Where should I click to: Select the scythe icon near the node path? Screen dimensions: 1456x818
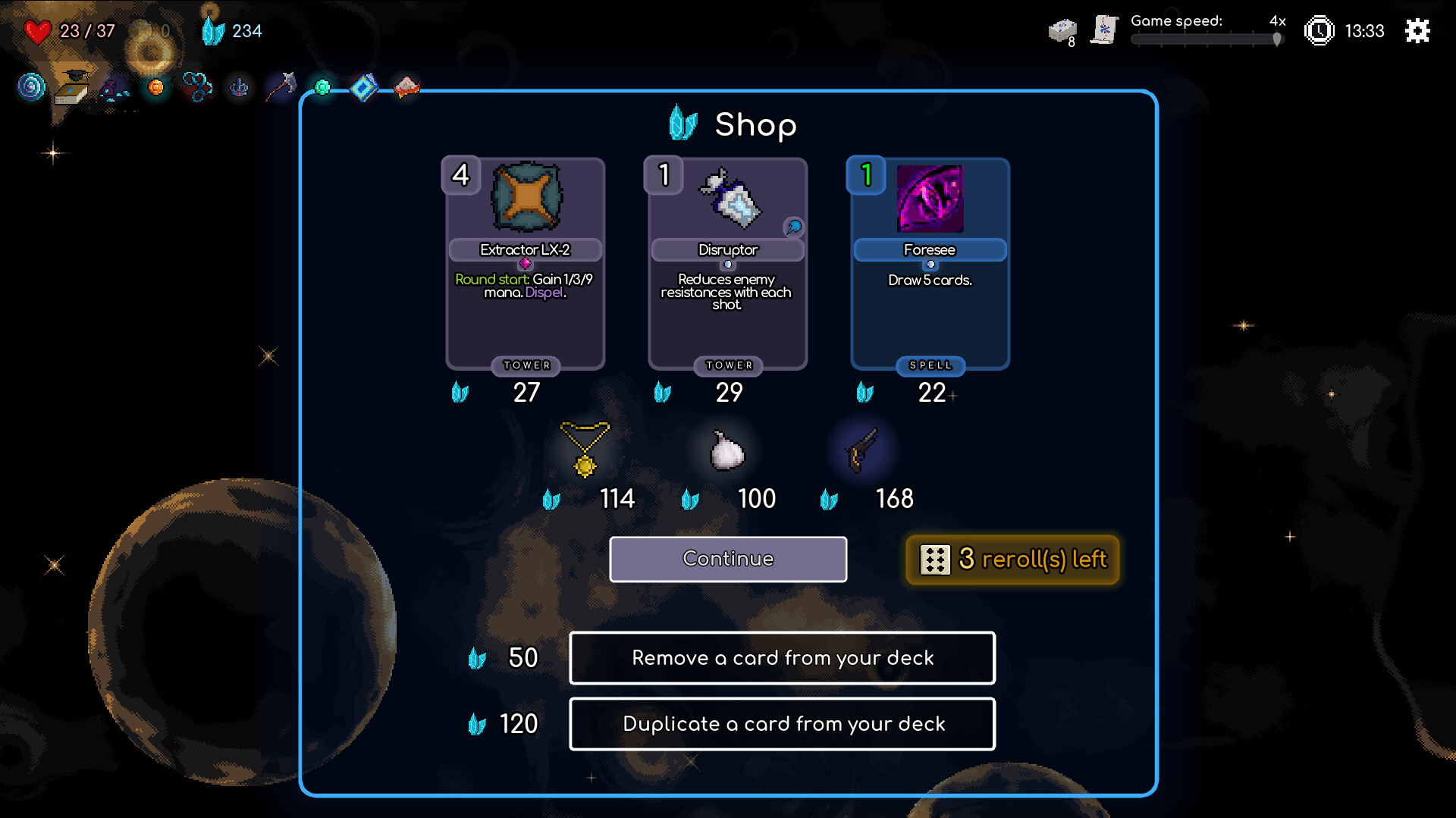[x=279, y=86]
